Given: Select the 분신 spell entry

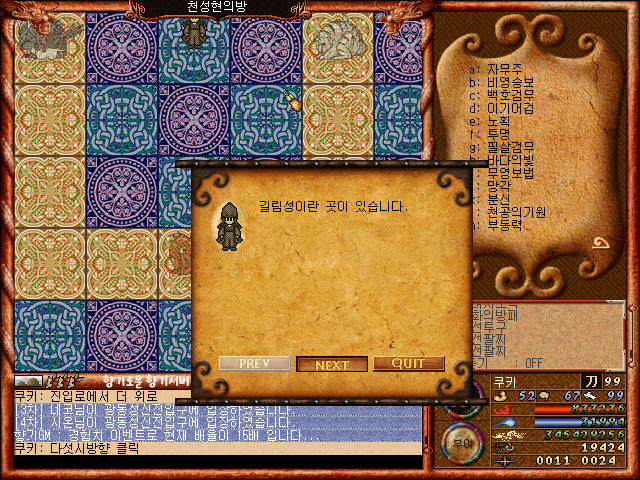Looking at the screenshot, I should tap(499, 199).
